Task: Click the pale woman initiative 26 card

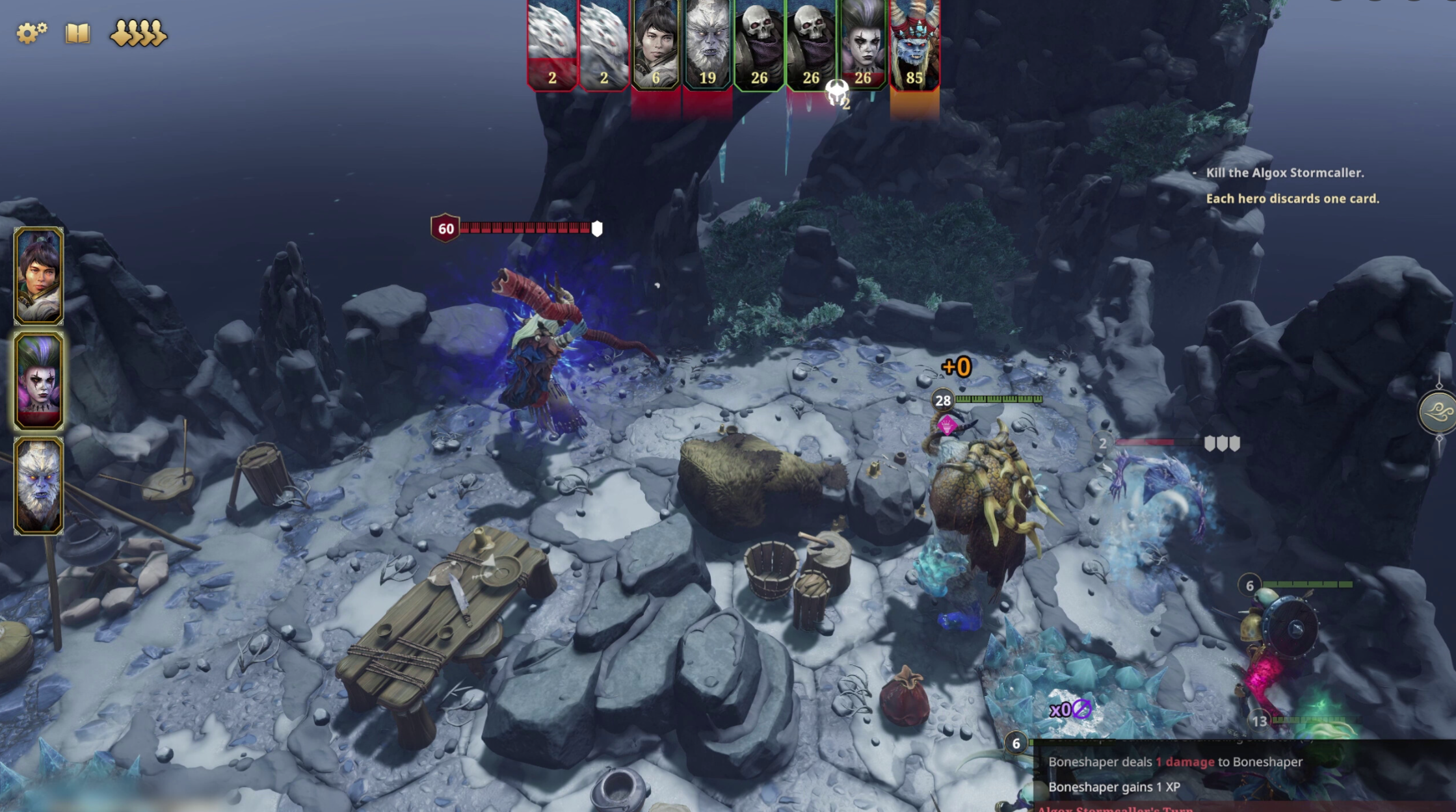Action: tap(863, 44)
